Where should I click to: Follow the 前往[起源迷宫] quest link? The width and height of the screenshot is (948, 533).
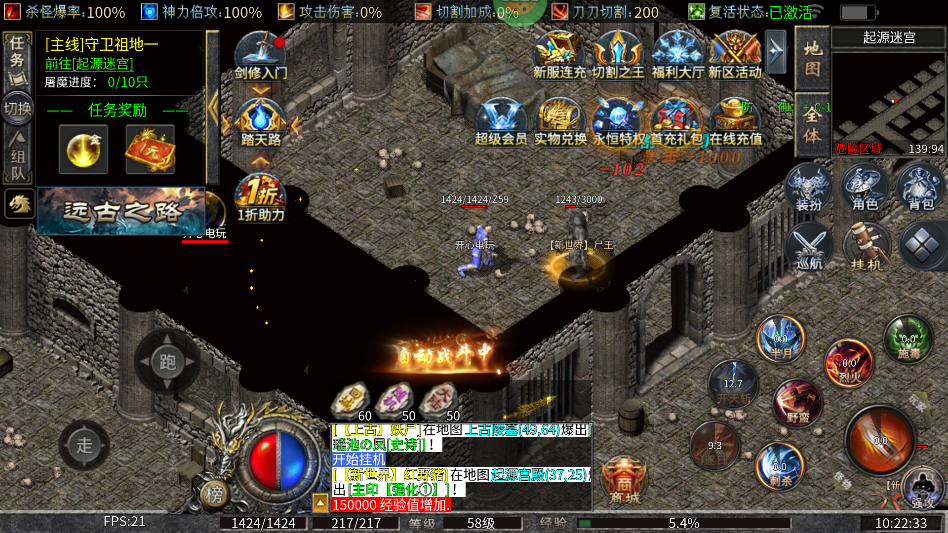point(88,63)
